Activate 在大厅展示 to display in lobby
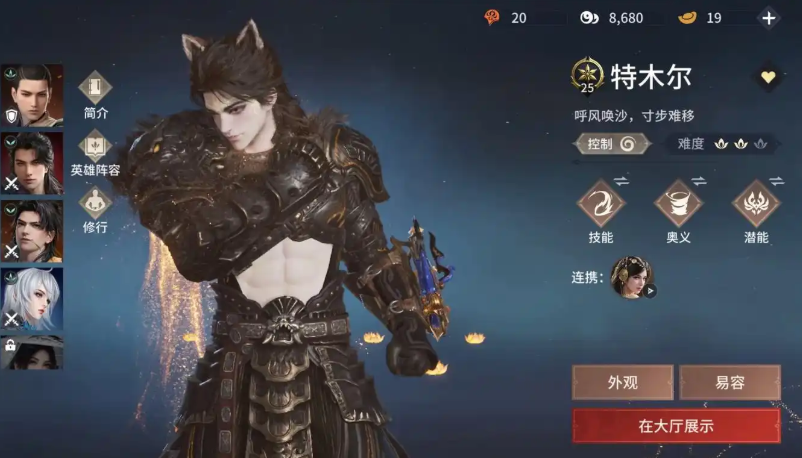The width and height of the screenshot is (802, 458). [x=676, y=425]
